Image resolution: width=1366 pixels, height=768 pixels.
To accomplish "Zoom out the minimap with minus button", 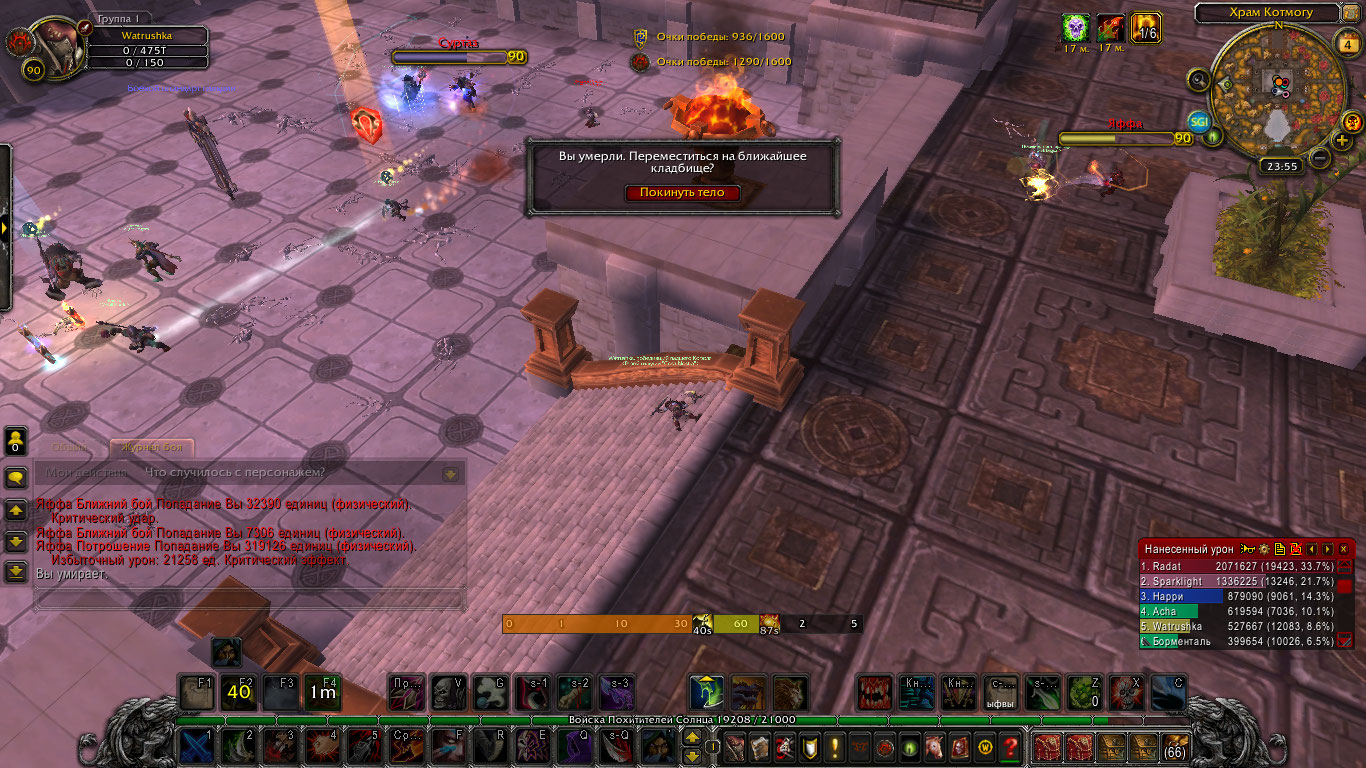I will 1320,157.
